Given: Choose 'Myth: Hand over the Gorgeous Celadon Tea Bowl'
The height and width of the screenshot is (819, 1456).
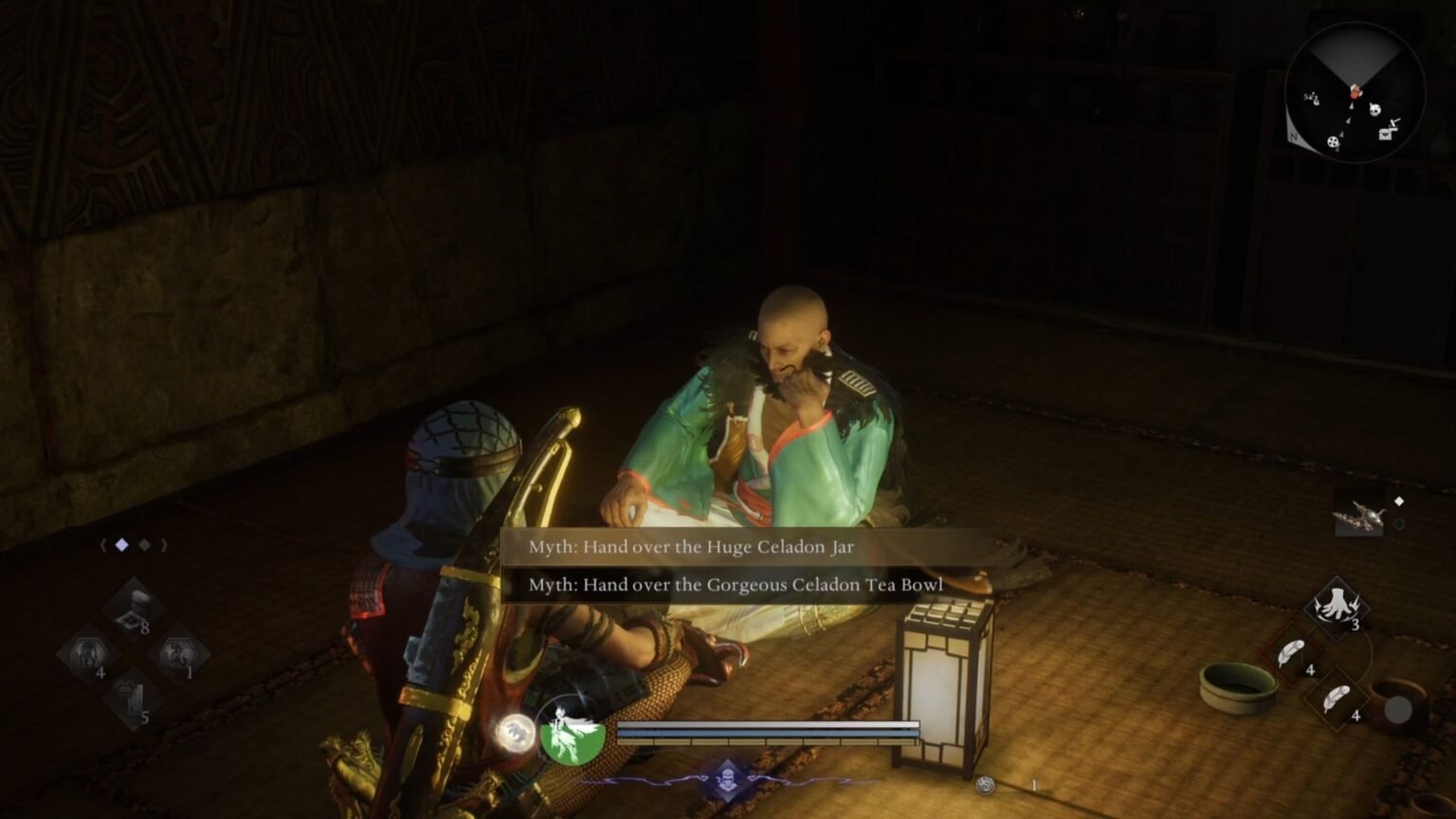Looking at the screenshot, I should [x=735, y=585].
